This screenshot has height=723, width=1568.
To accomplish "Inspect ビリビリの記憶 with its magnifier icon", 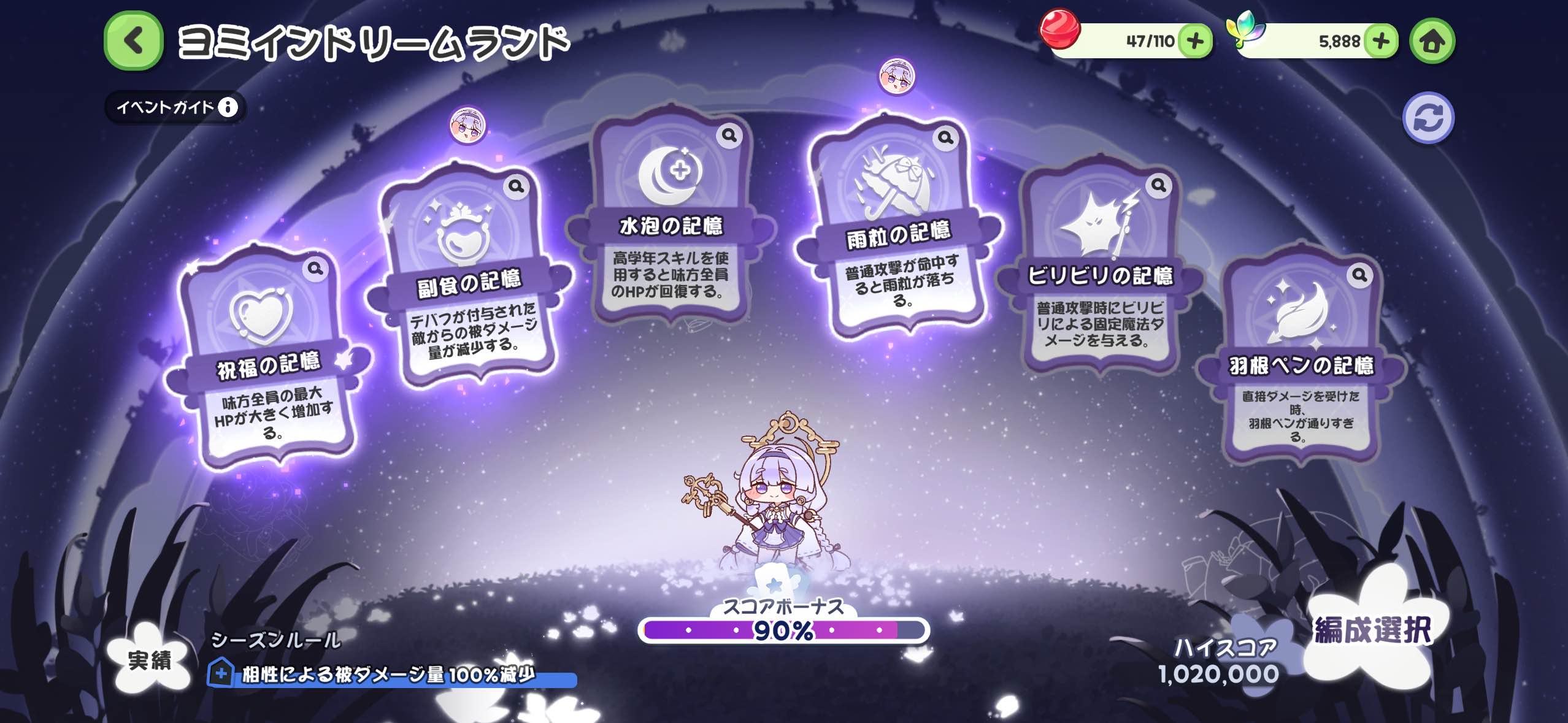I will pyautogui.click(x=1158, y=185).
